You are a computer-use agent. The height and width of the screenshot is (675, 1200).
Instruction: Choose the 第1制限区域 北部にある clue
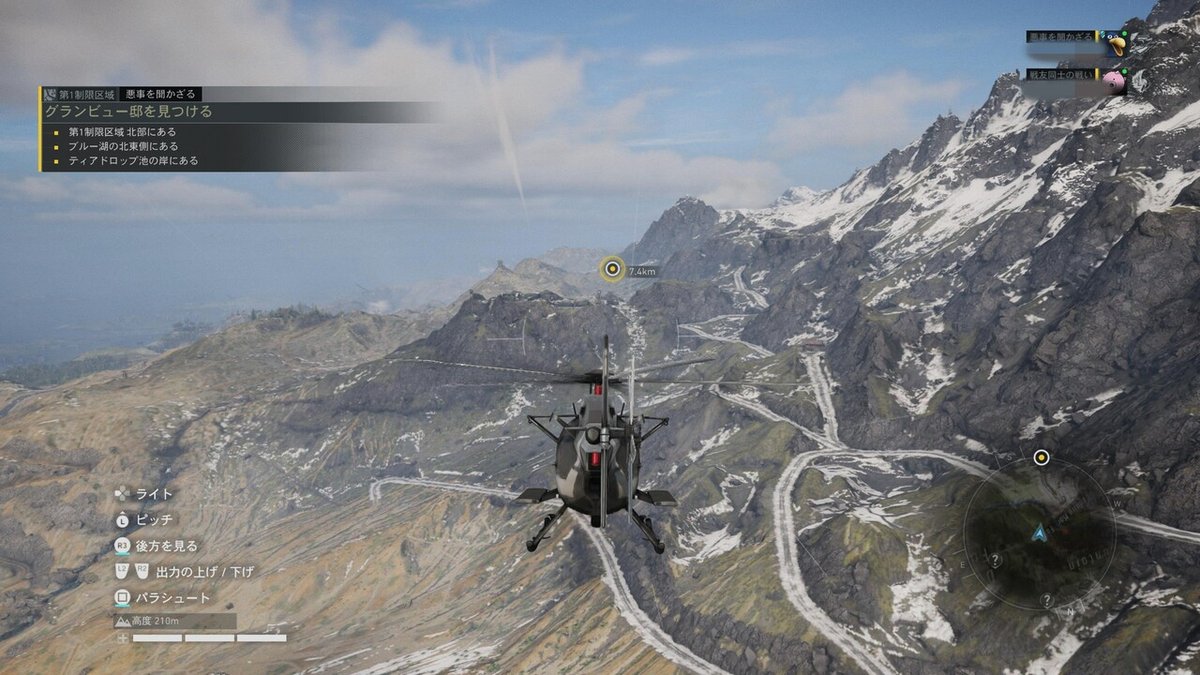(122, 131)
